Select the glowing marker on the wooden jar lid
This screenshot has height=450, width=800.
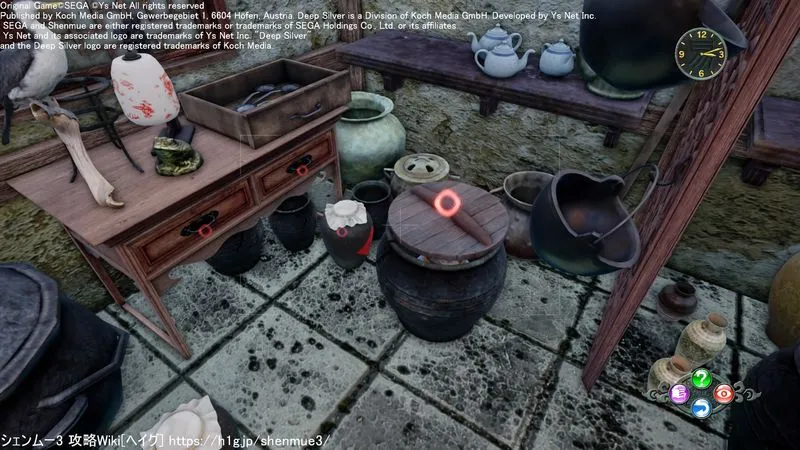(x=445, y=202)
